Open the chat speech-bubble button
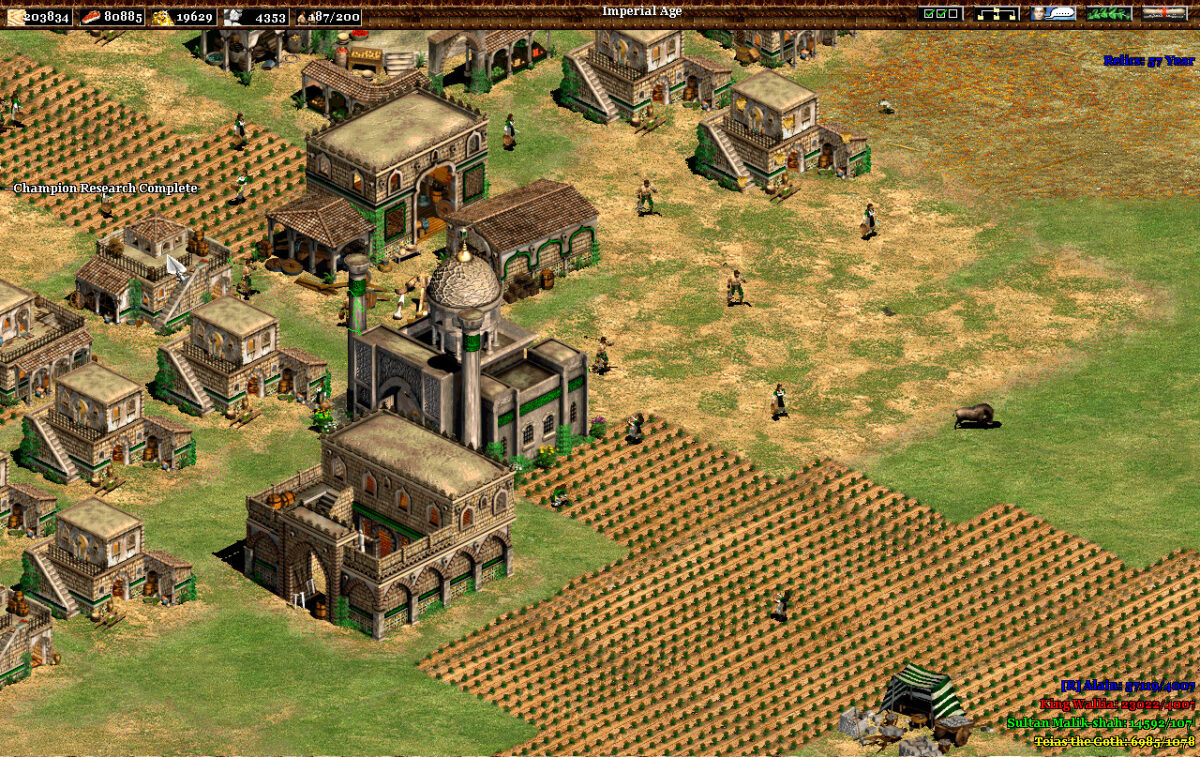1200x757 pixels. point(1053,14)
